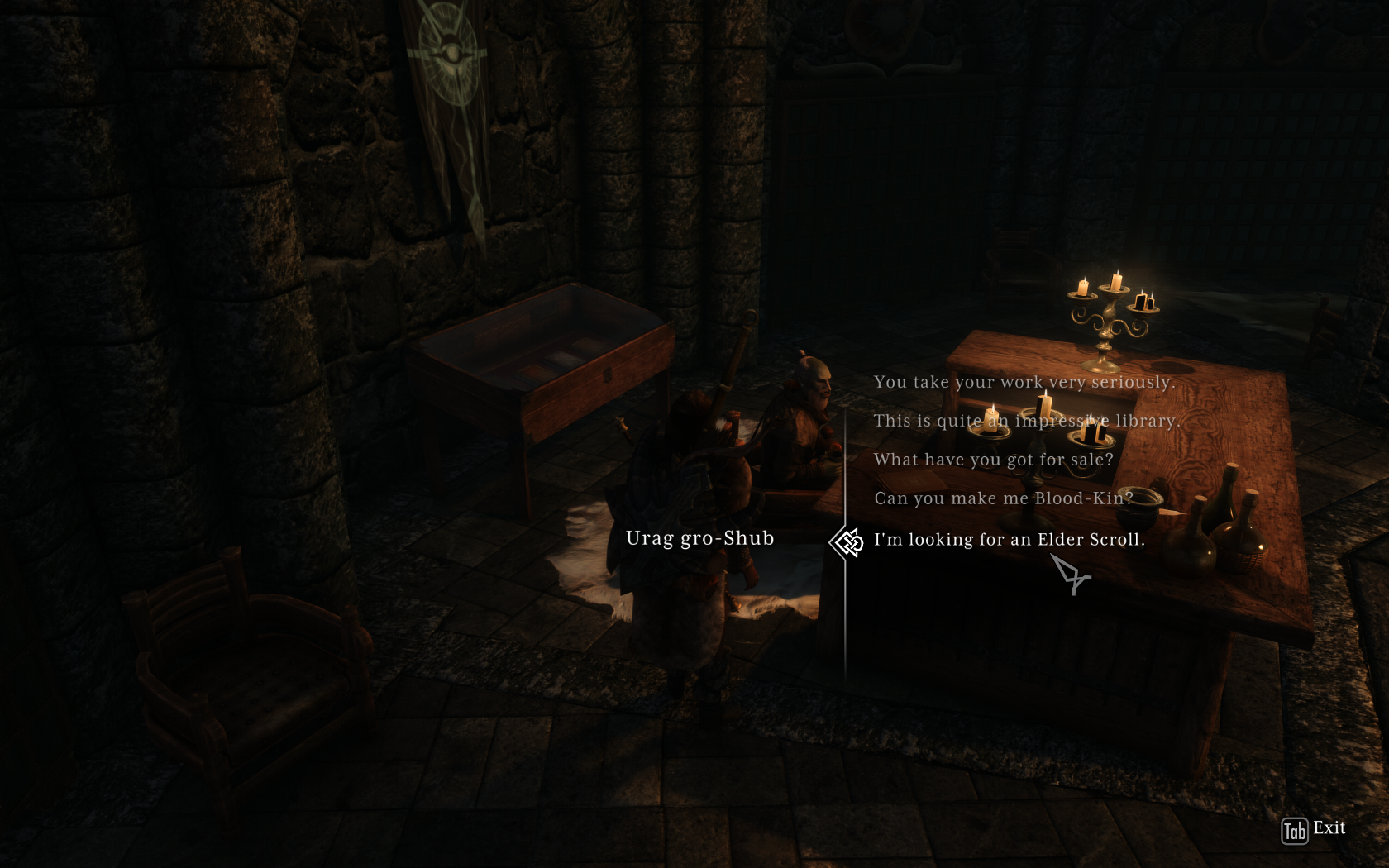Choose "You take your work very seriously."
The height and width of the screenshot is (868, 1389).
(x=1024, y=382)
